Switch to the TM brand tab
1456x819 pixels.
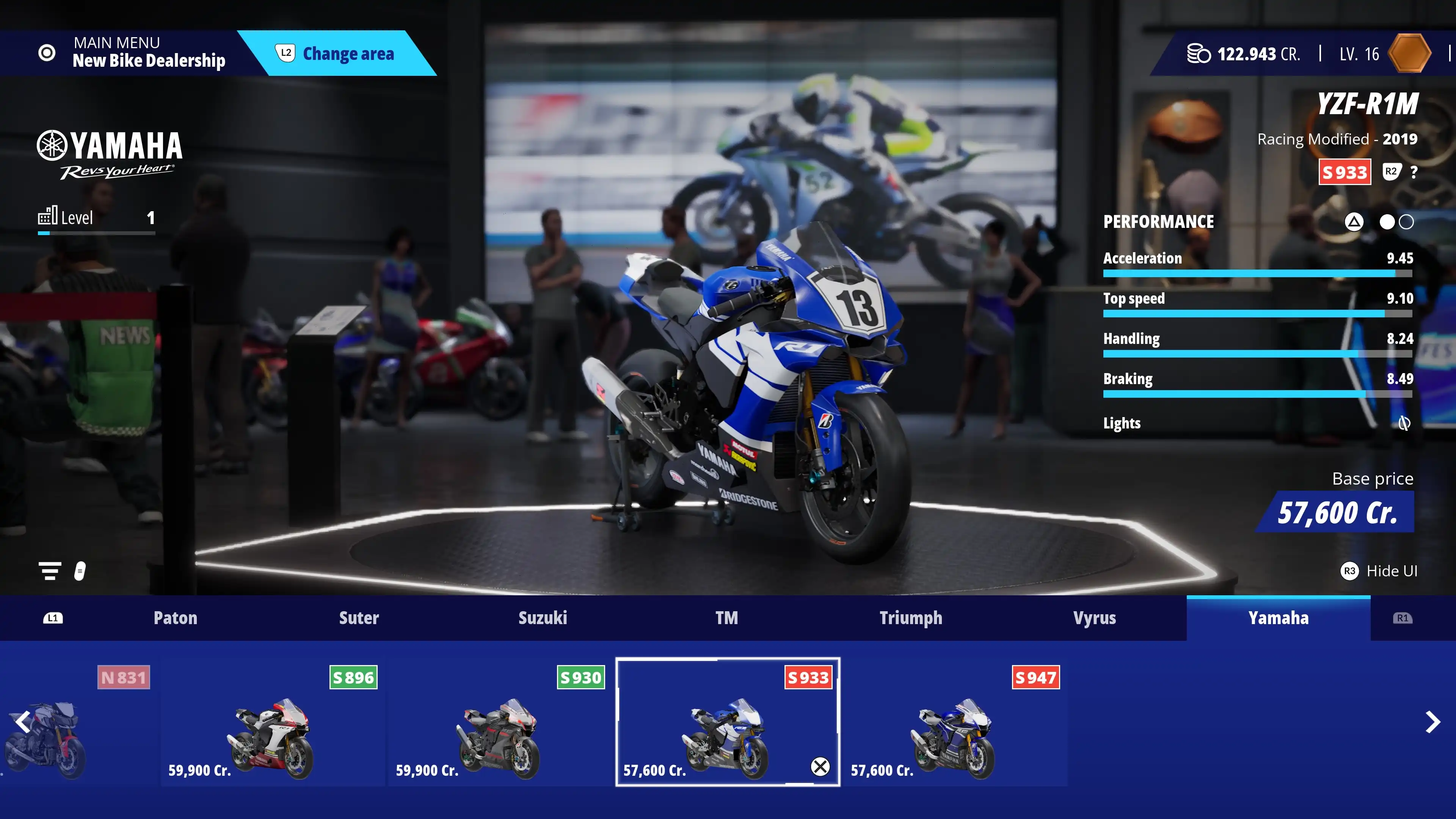click(x=726, y=618)
